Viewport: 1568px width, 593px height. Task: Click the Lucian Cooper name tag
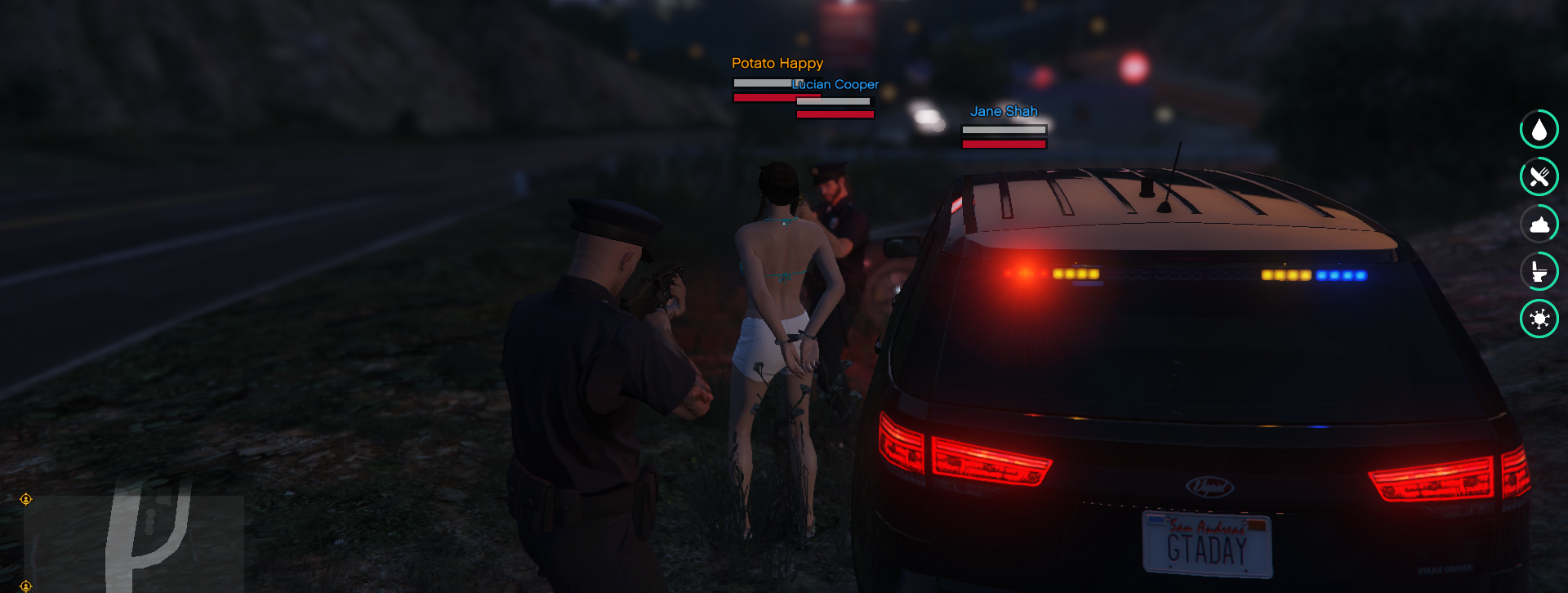click(x=836, y=84)
